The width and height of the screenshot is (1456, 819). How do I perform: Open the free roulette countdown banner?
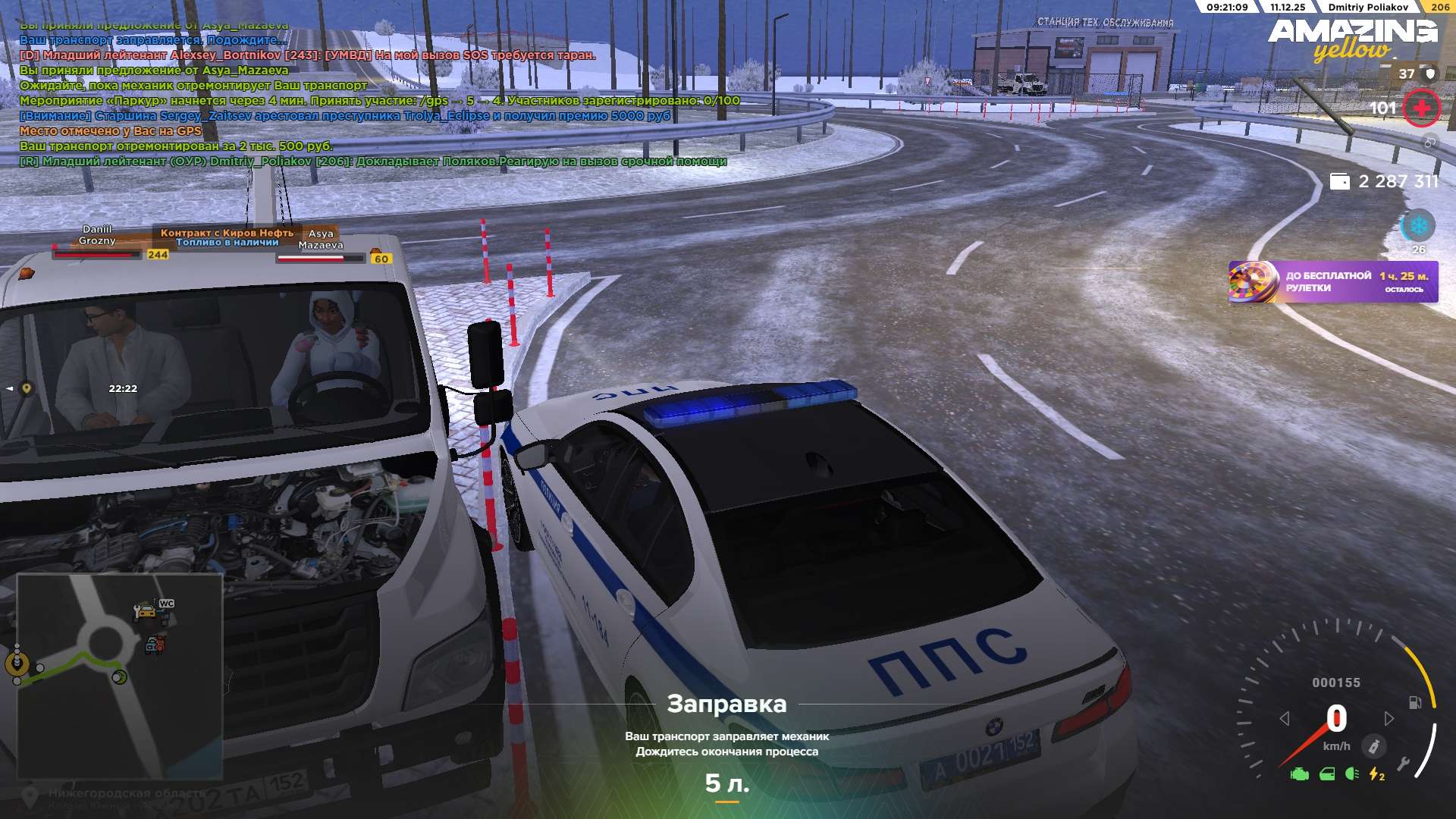pos(1332,281)
